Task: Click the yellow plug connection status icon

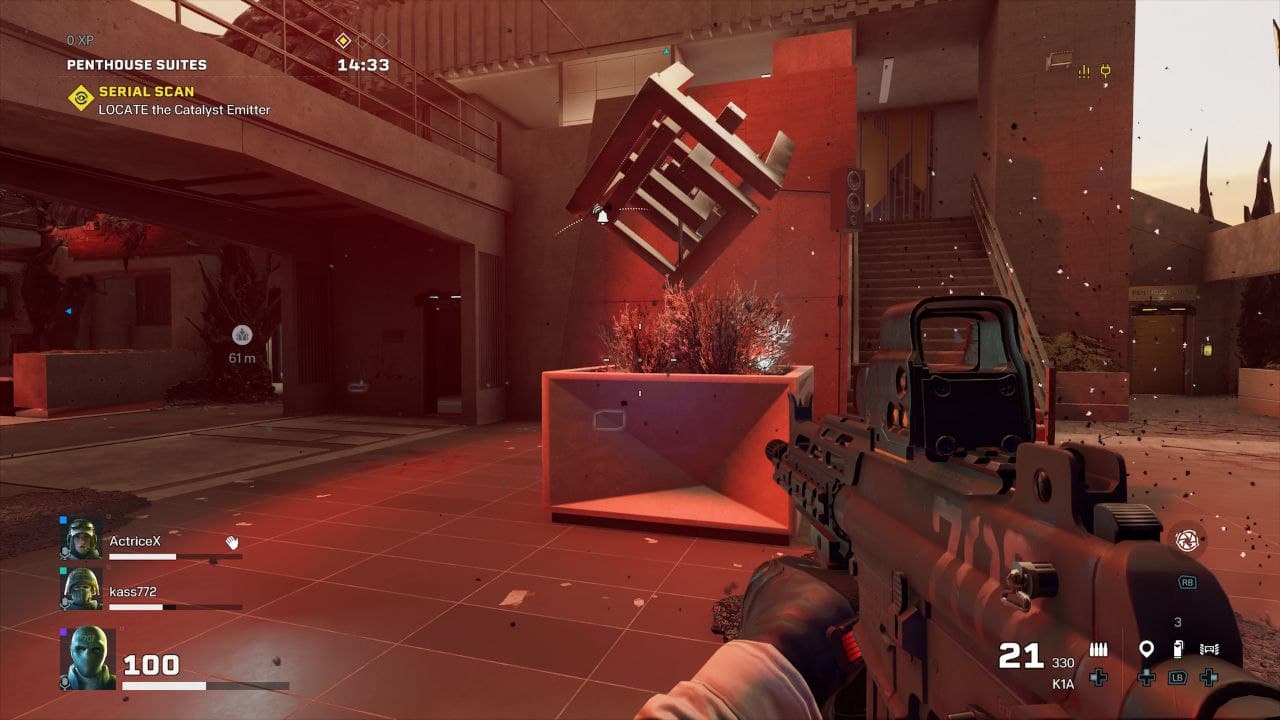Action: 1106,71
